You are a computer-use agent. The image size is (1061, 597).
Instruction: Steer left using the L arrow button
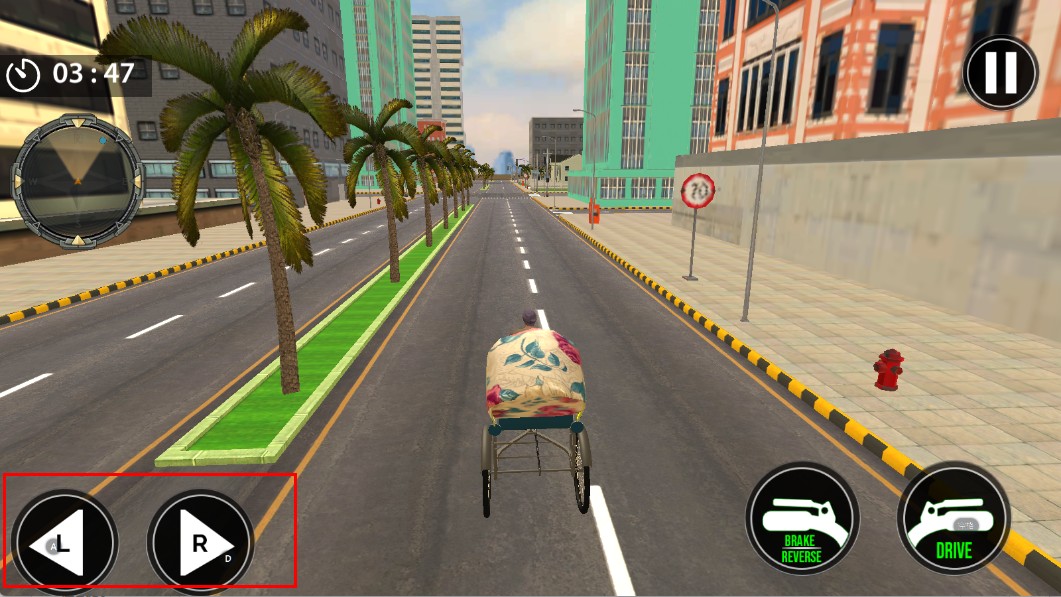pos(65,543)
